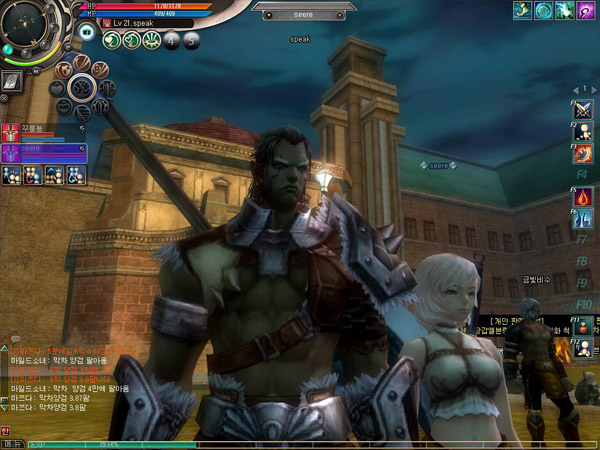Activate the F3 axe attack skill
600x450 pixels.
point(583,153)
